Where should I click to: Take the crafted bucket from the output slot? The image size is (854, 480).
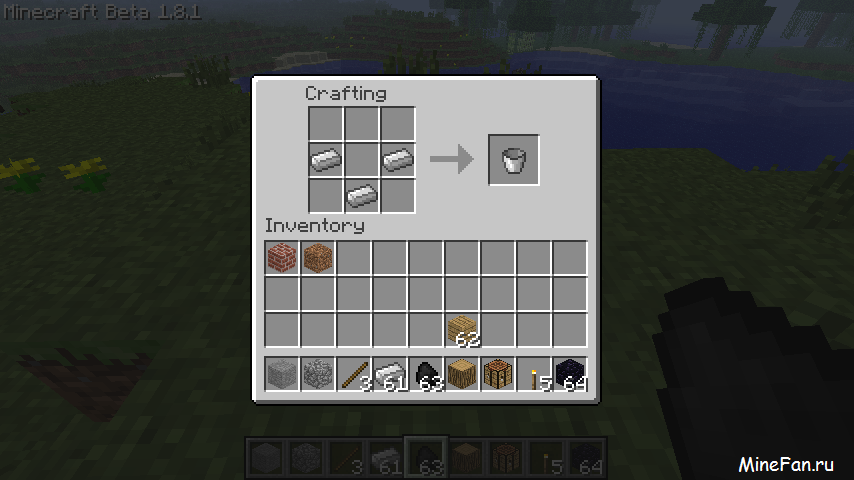pos(514,160)
